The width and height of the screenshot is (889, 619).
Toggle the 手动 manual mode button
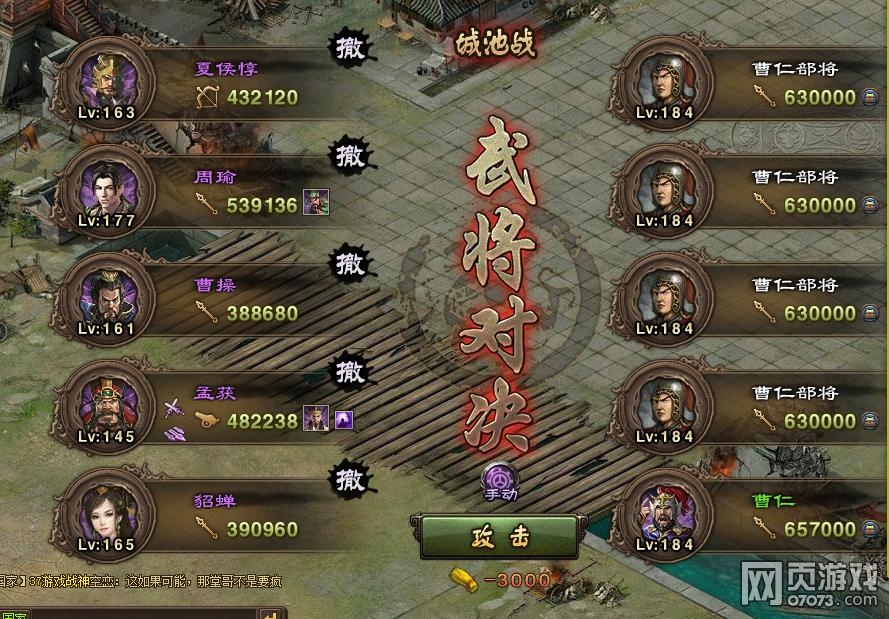click(x=500, y=479)
